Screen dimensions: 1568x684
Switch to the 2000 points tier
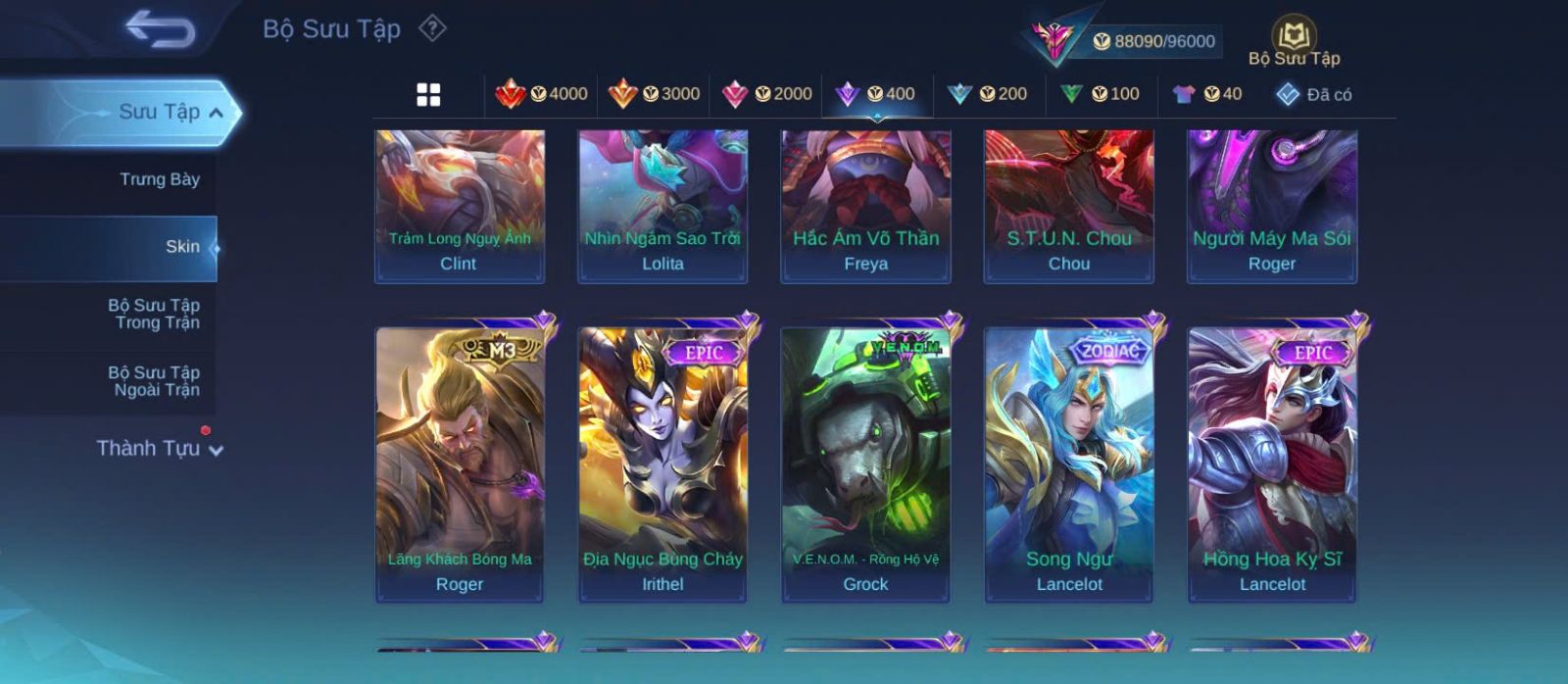point(766,94)
